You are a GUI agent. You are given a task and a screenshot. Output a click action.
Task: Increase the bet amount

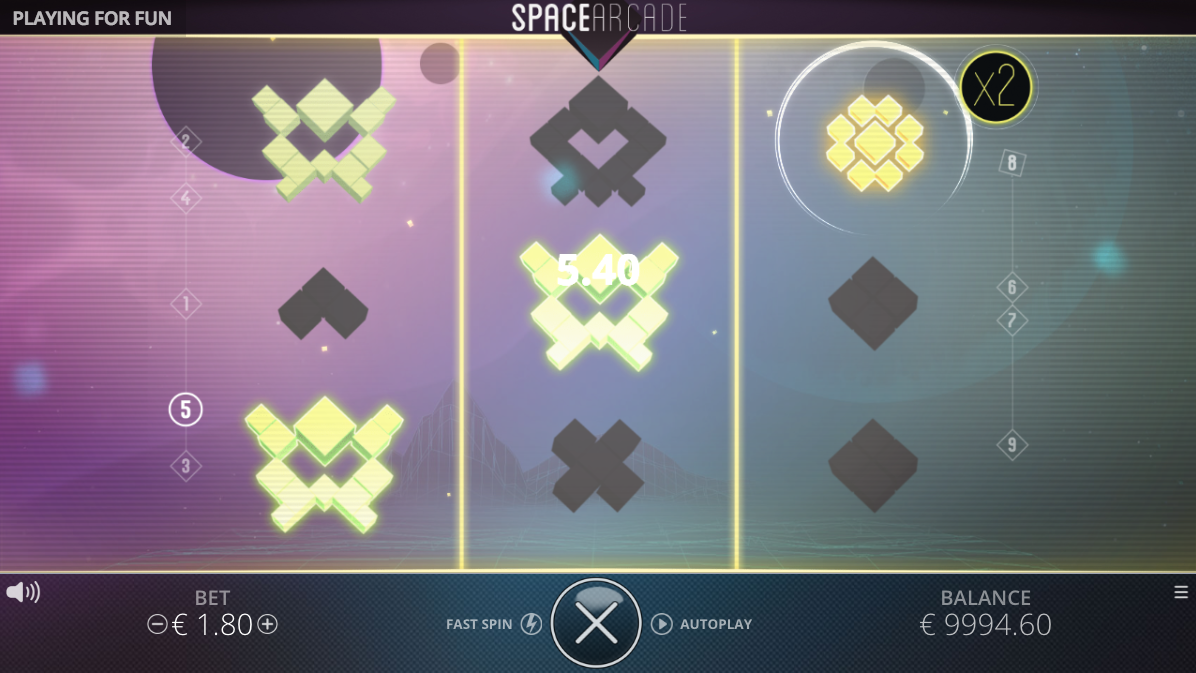[267, 625]
